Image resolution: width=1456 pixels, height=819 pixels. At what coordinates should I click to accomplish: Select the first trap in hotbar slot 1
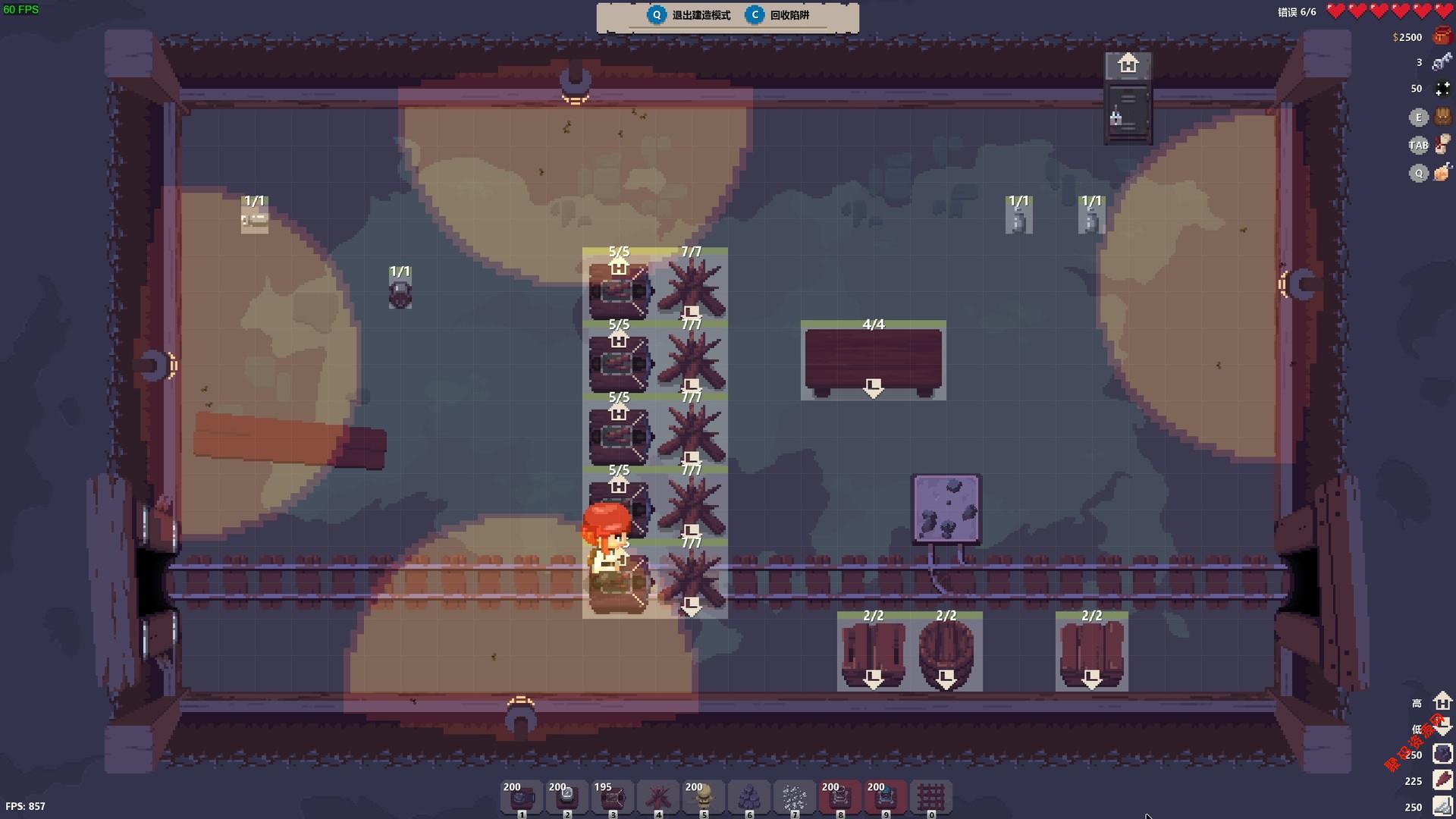click(x=522, y=797)
